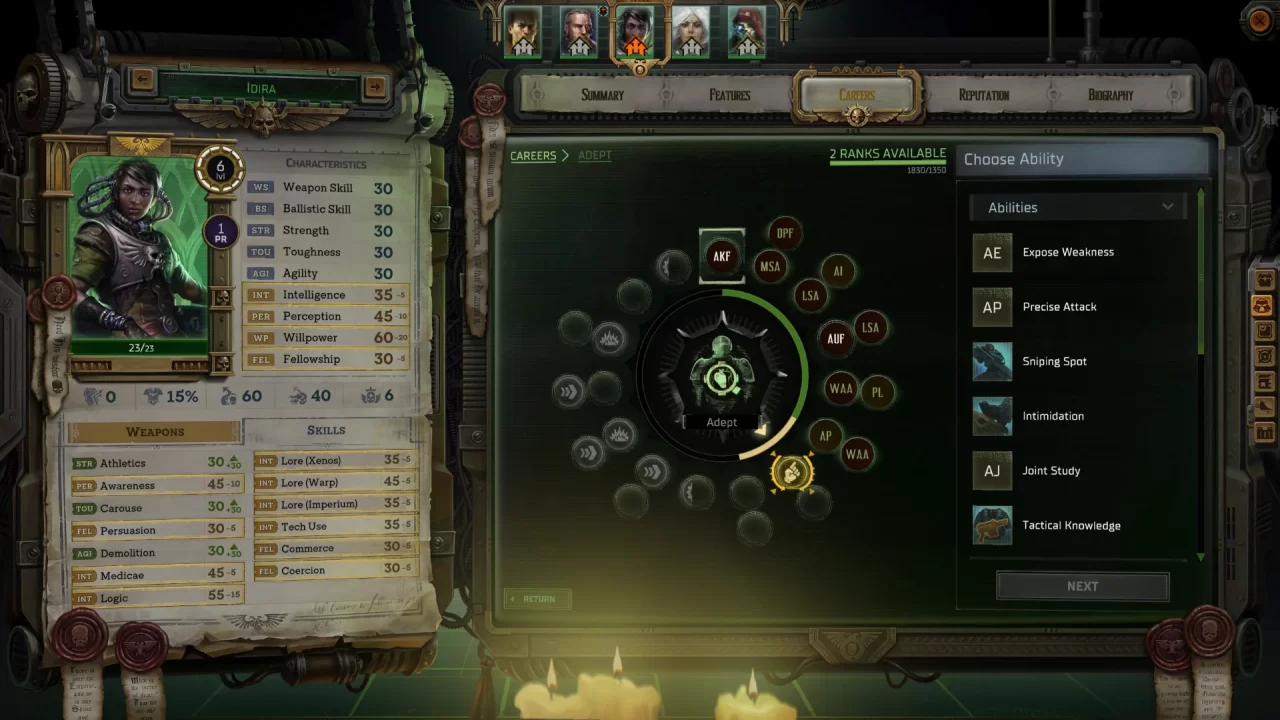Viewport: 1280px width, 720px height.
Task: Select the Tactical Knowledge ability icon
Action: (992, 525)
